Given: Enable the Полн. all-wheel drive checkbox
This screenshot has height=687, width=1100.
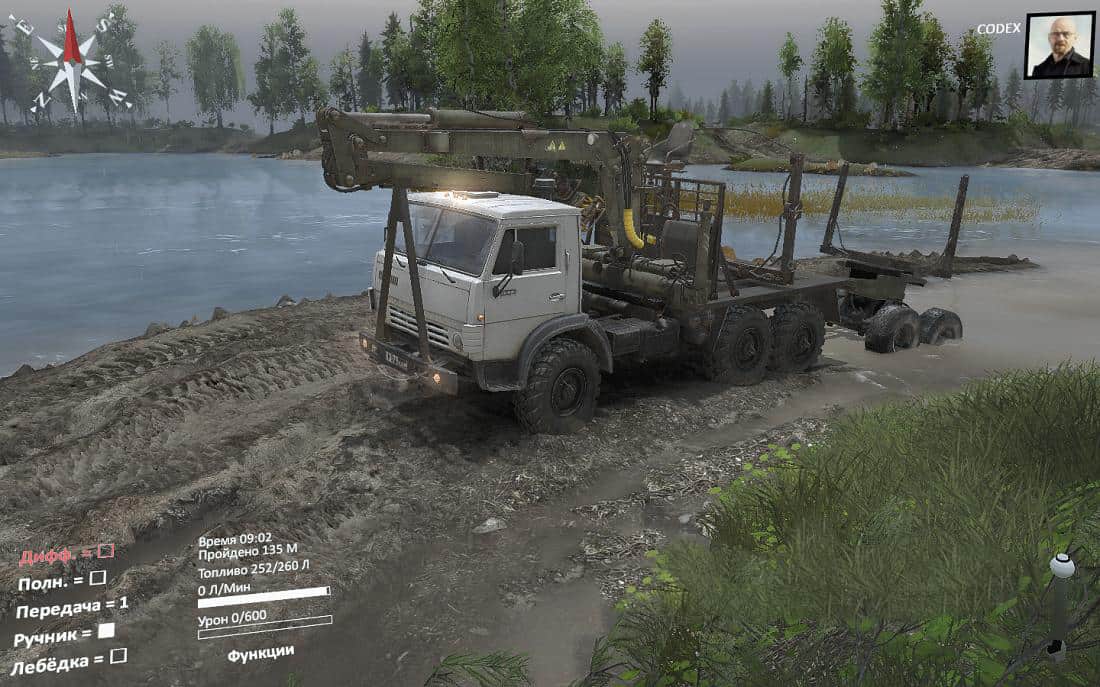Looking at the screenshot, I should pos(97,577).
